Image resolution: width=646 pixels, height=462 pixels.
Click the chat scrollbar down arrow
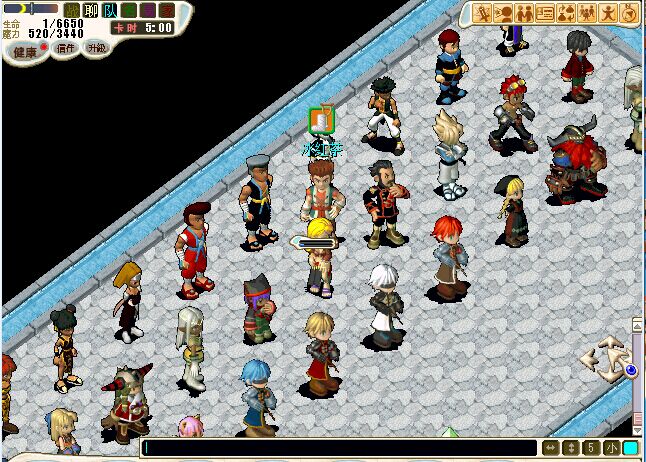point(637,428)
